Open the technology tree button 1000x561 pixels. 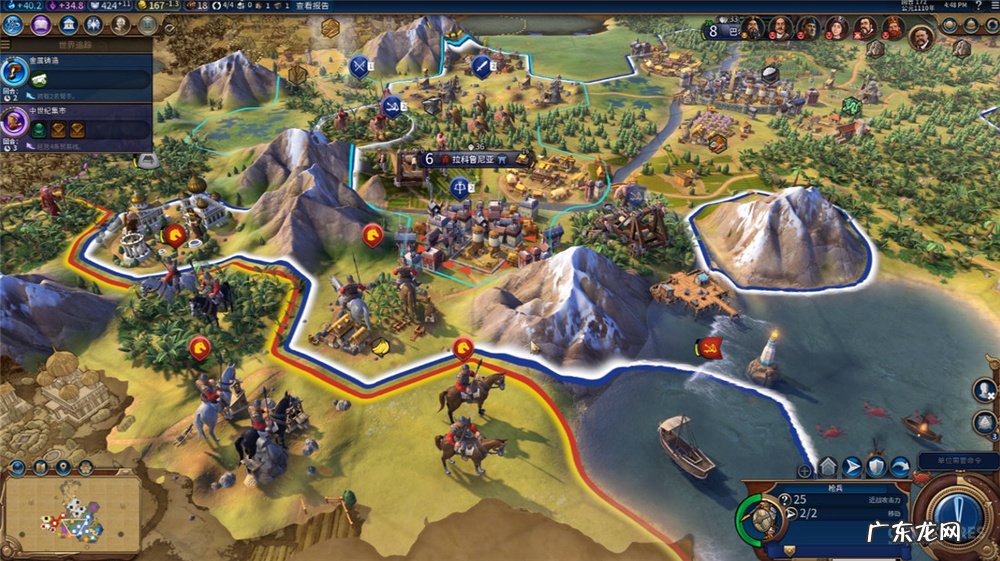15,24
